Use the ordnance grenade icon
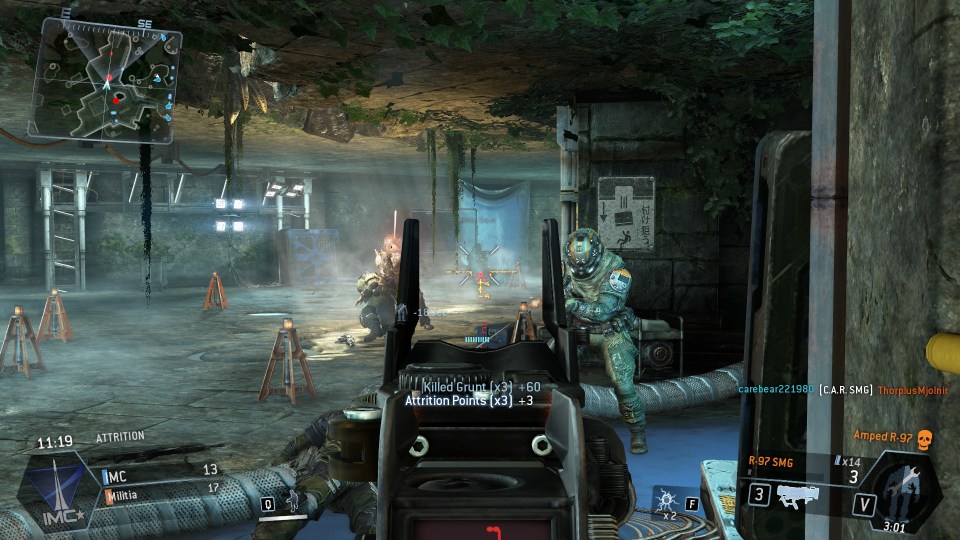 click(x=666, y=499)
